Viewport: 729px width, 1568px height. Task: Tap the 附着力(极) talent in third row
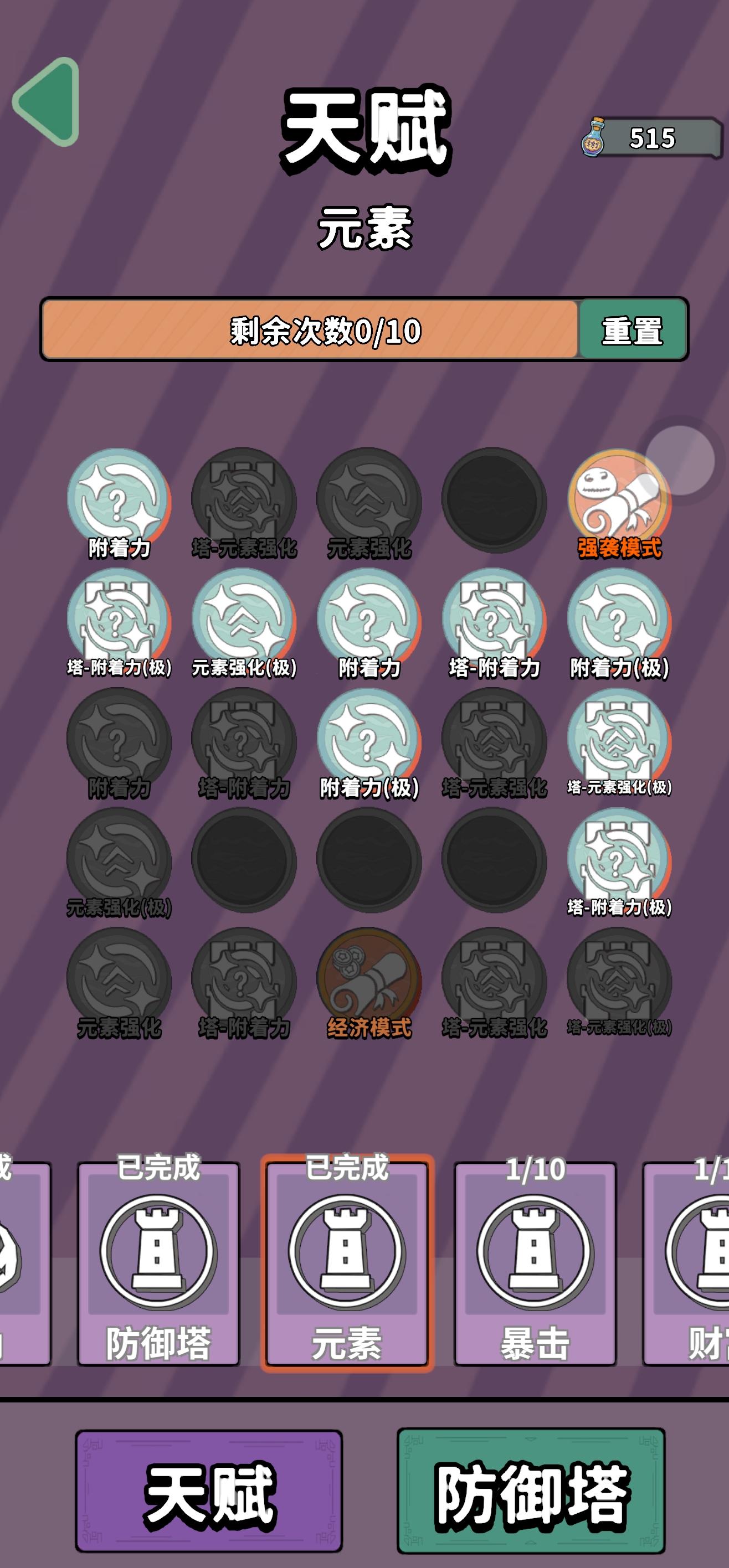(366, 746)
